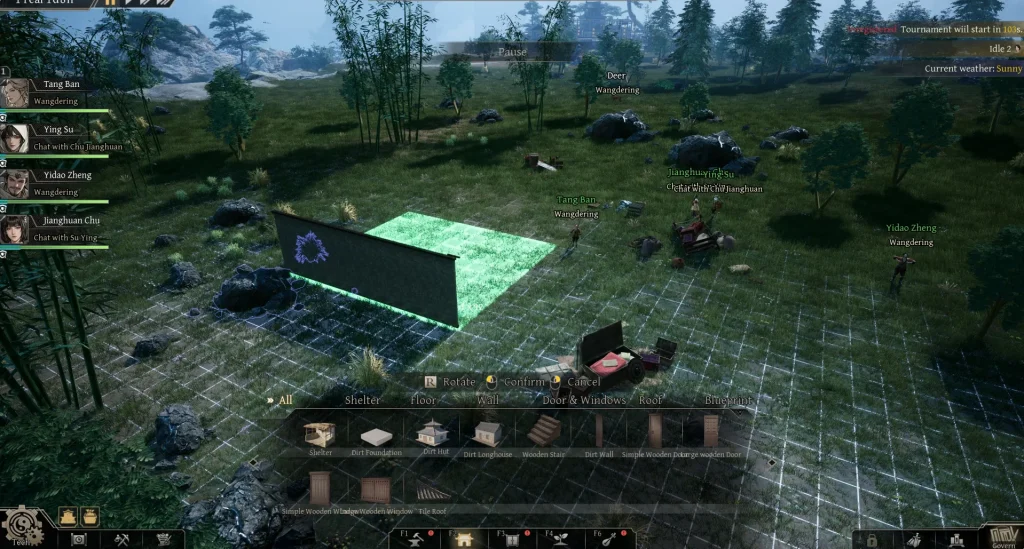Pick the Tile Roof piece
The image size is (1024, 549).
[433, 491]
